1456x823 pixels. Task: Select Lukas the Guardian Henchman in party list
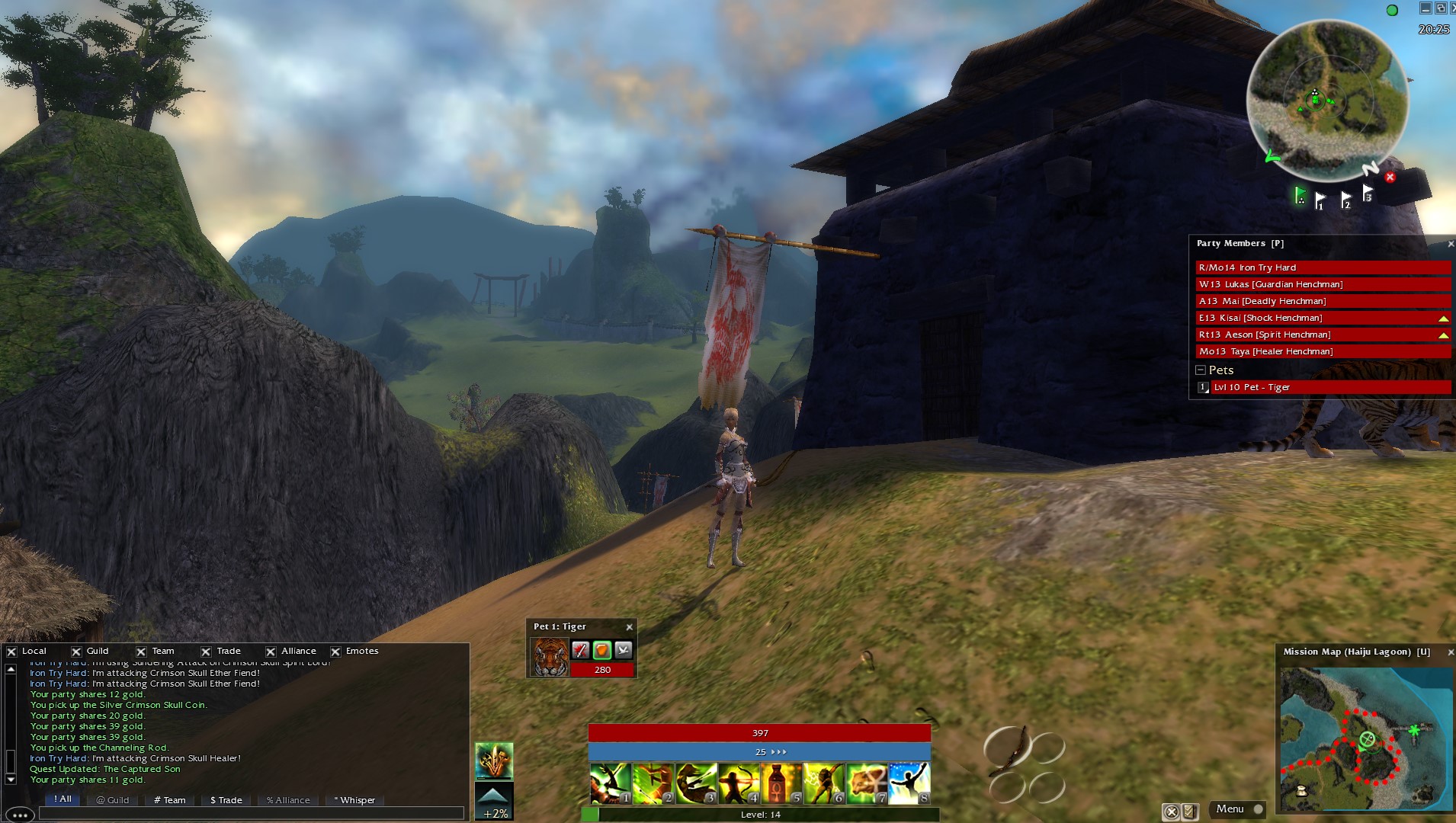click(1323, 284)
